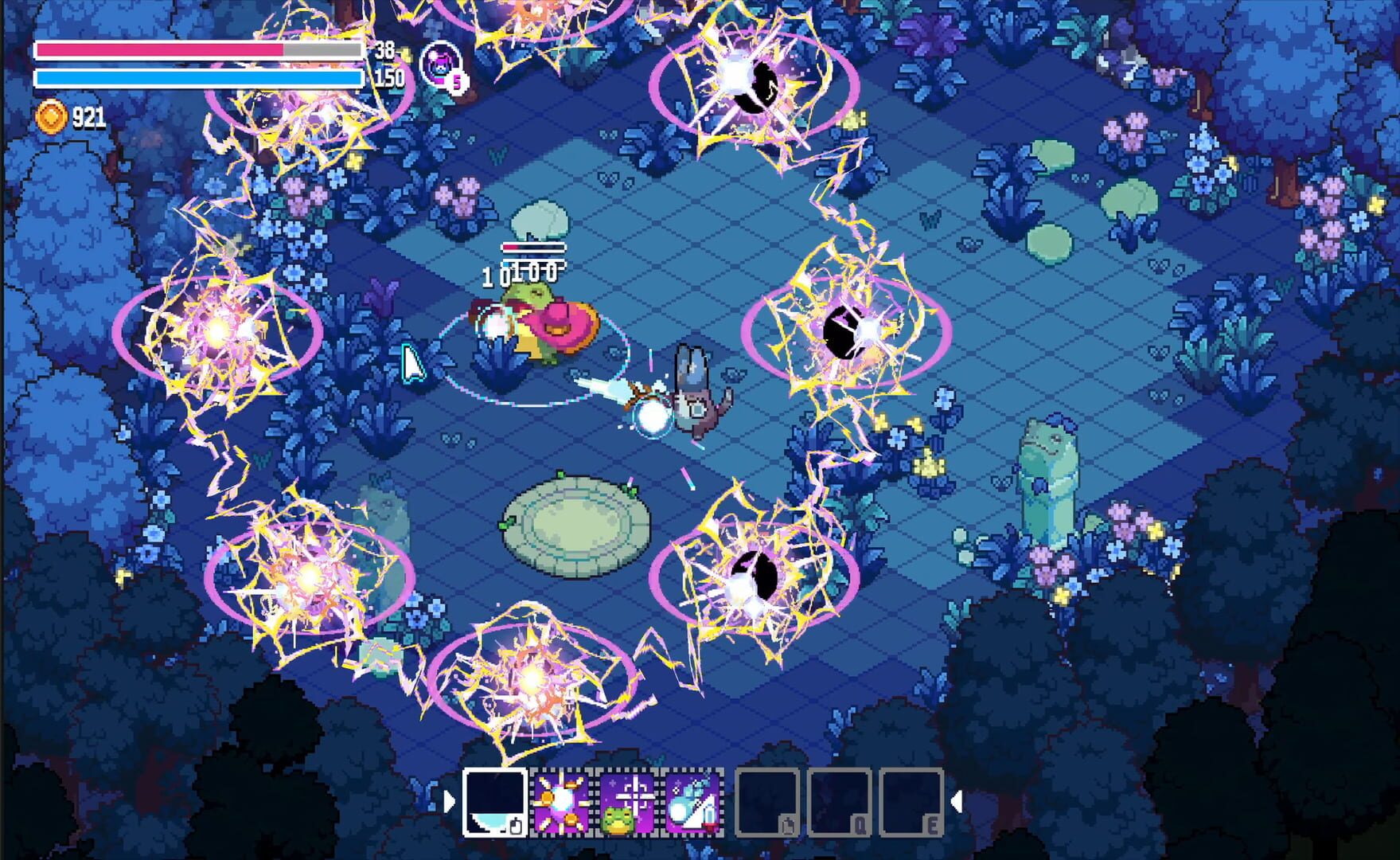The width and height of the screenshot is (1400, 860).
Task: Open the companion portrait icon near the health bars
Action: point(438,67)
